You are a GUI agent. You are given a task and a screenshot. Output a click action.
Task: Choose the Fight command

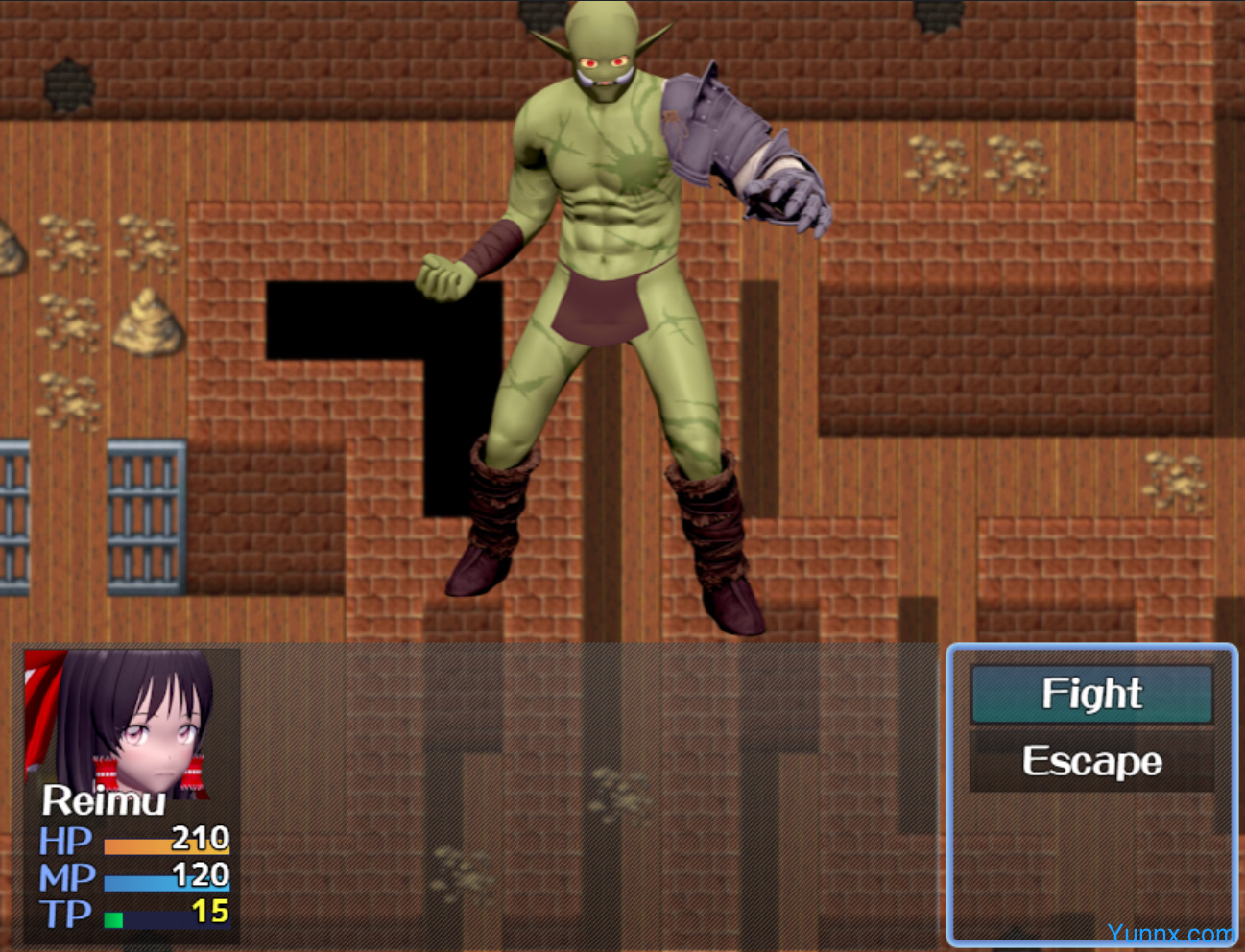[1091, 694]
